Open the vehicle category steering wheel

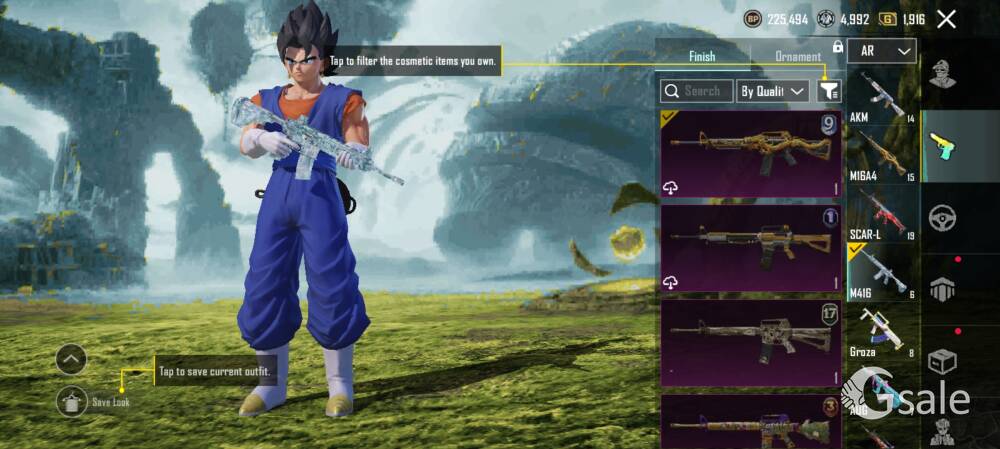click(x=941, y=218)
